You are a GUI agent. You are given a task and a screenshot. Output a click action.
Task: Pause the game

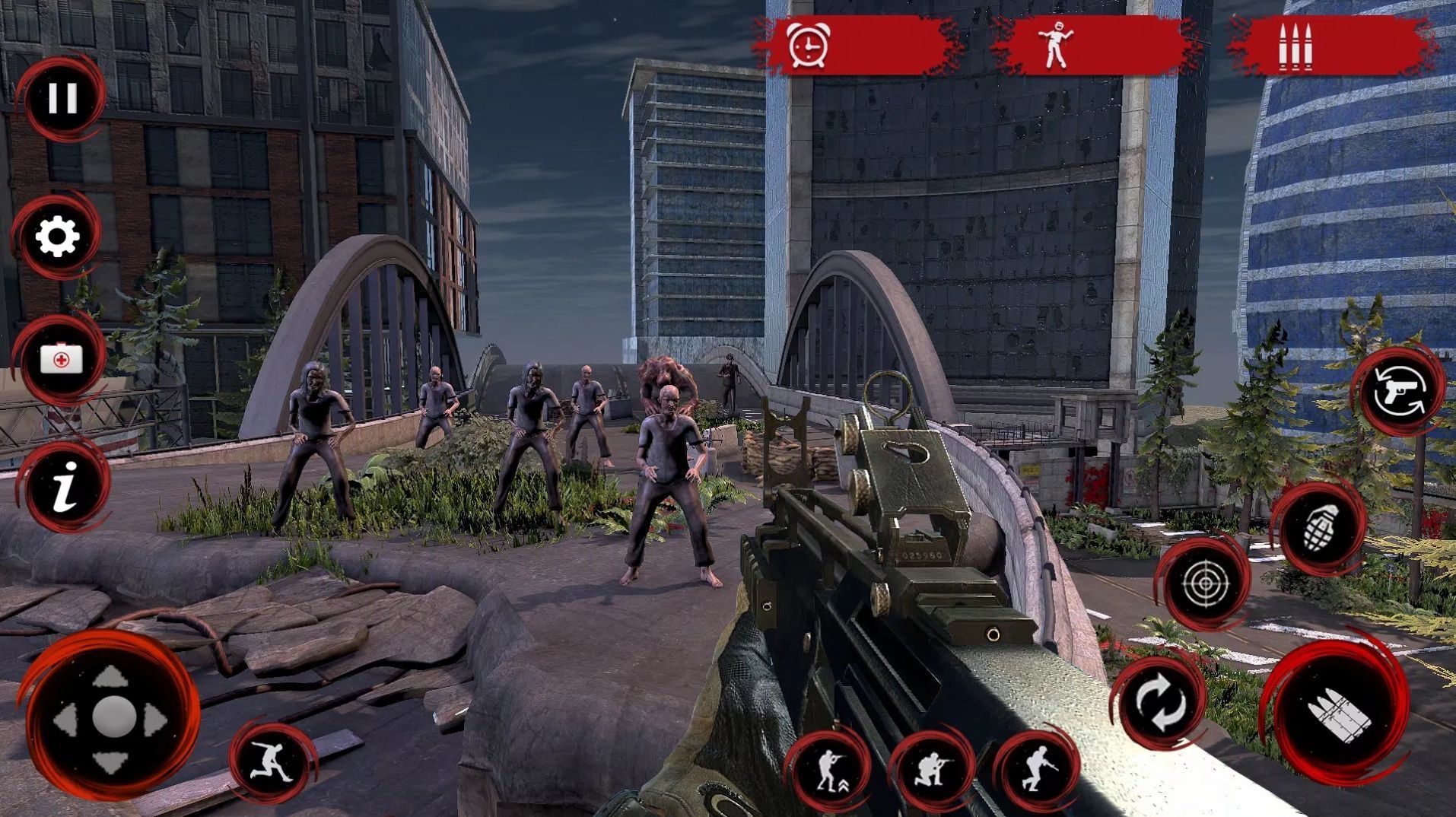tap(62, 98)
